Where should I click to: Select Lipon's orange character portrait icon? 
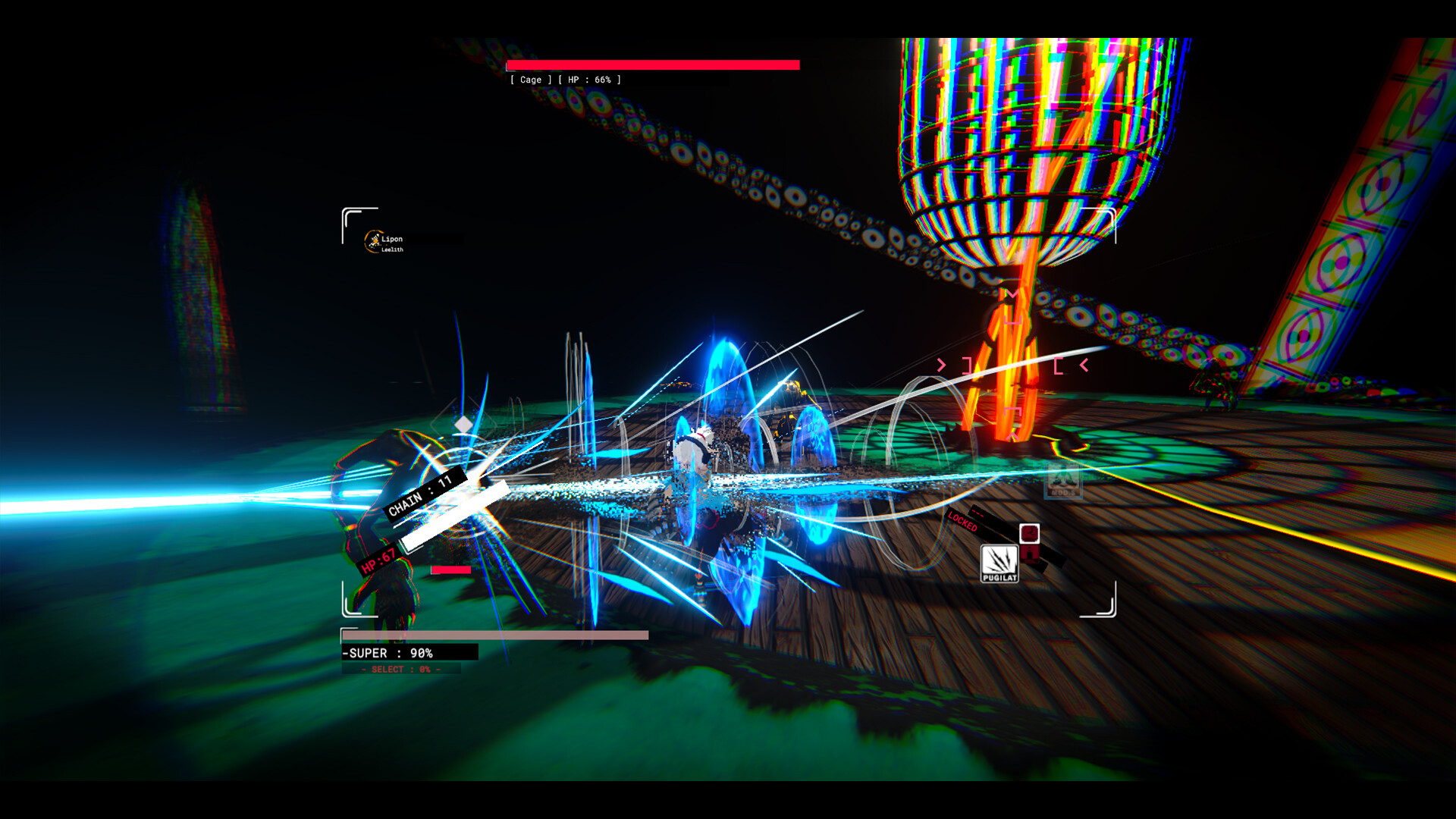pos(375,241)
